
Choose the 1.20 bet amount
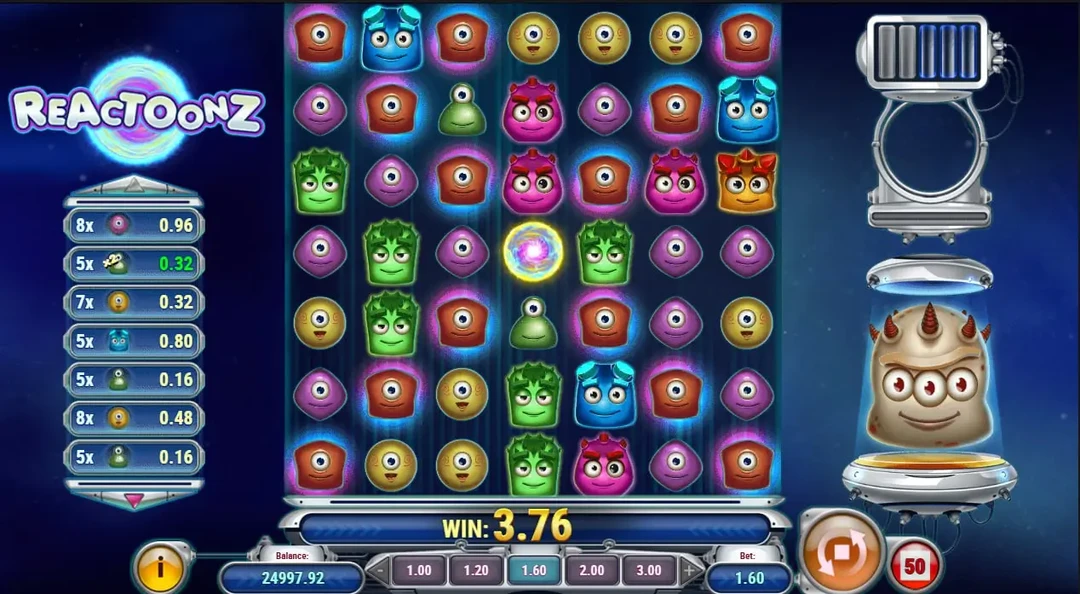tap(476, 570)
